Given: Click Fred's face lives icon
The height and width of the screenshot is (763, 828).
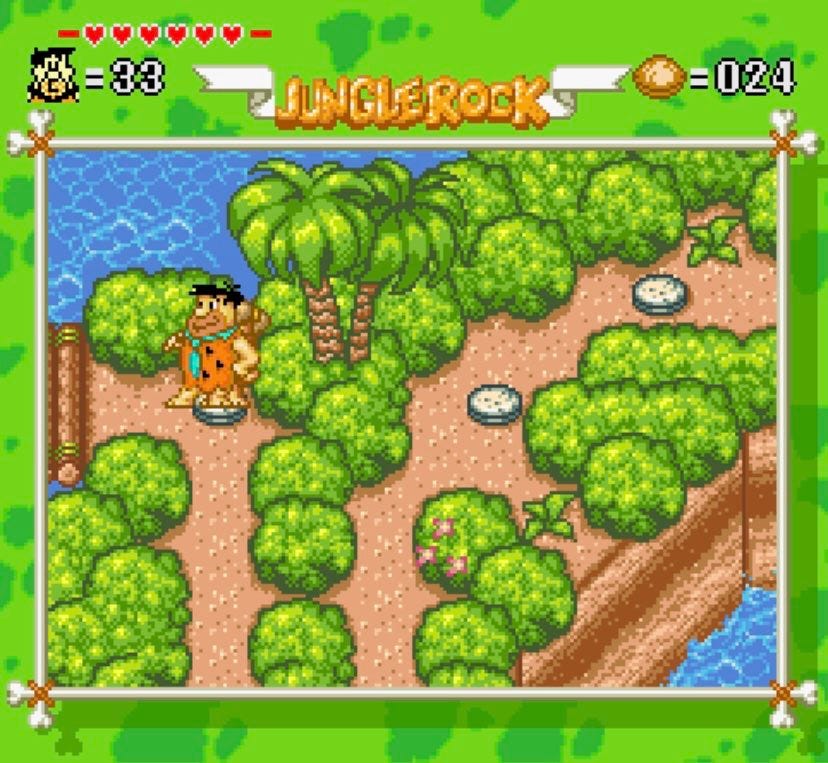Looking at the screenshot, I should (x=53, y=76).
